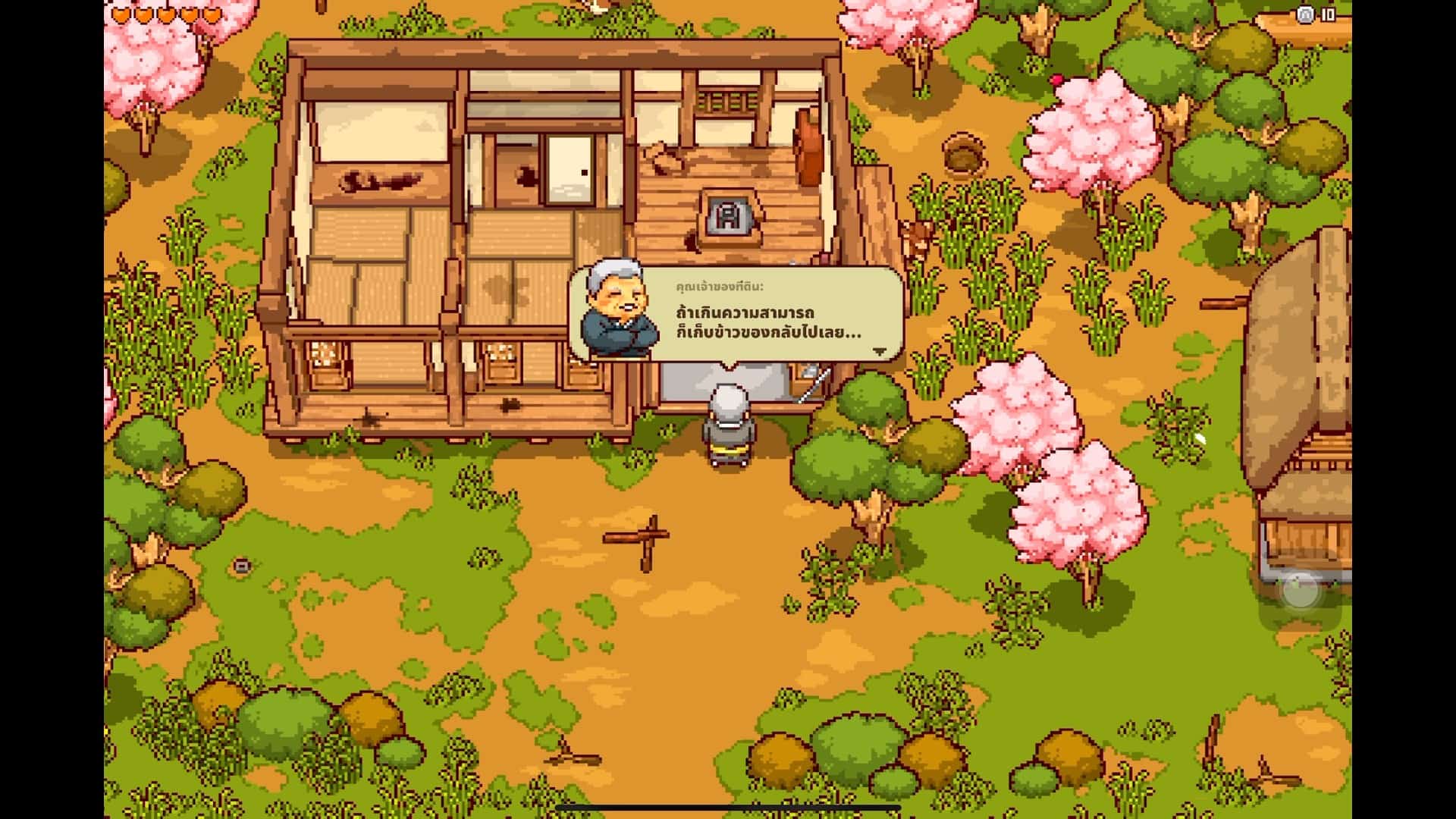This screenshot has height=819, width=1456.
Task: Click the camera screenshot icon in the HUD
Action: tap(1306, 14)
